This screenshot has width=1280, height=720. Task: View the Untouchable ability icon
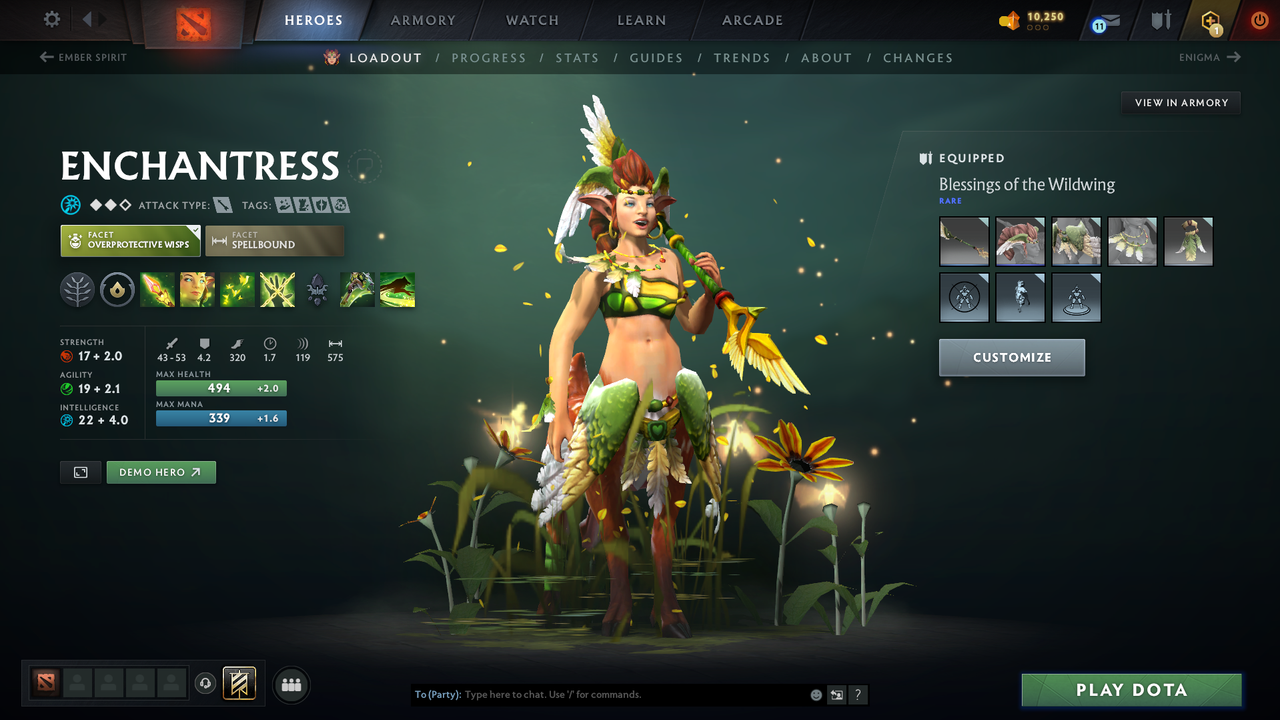pyautogui.click(x=277, y=289)
